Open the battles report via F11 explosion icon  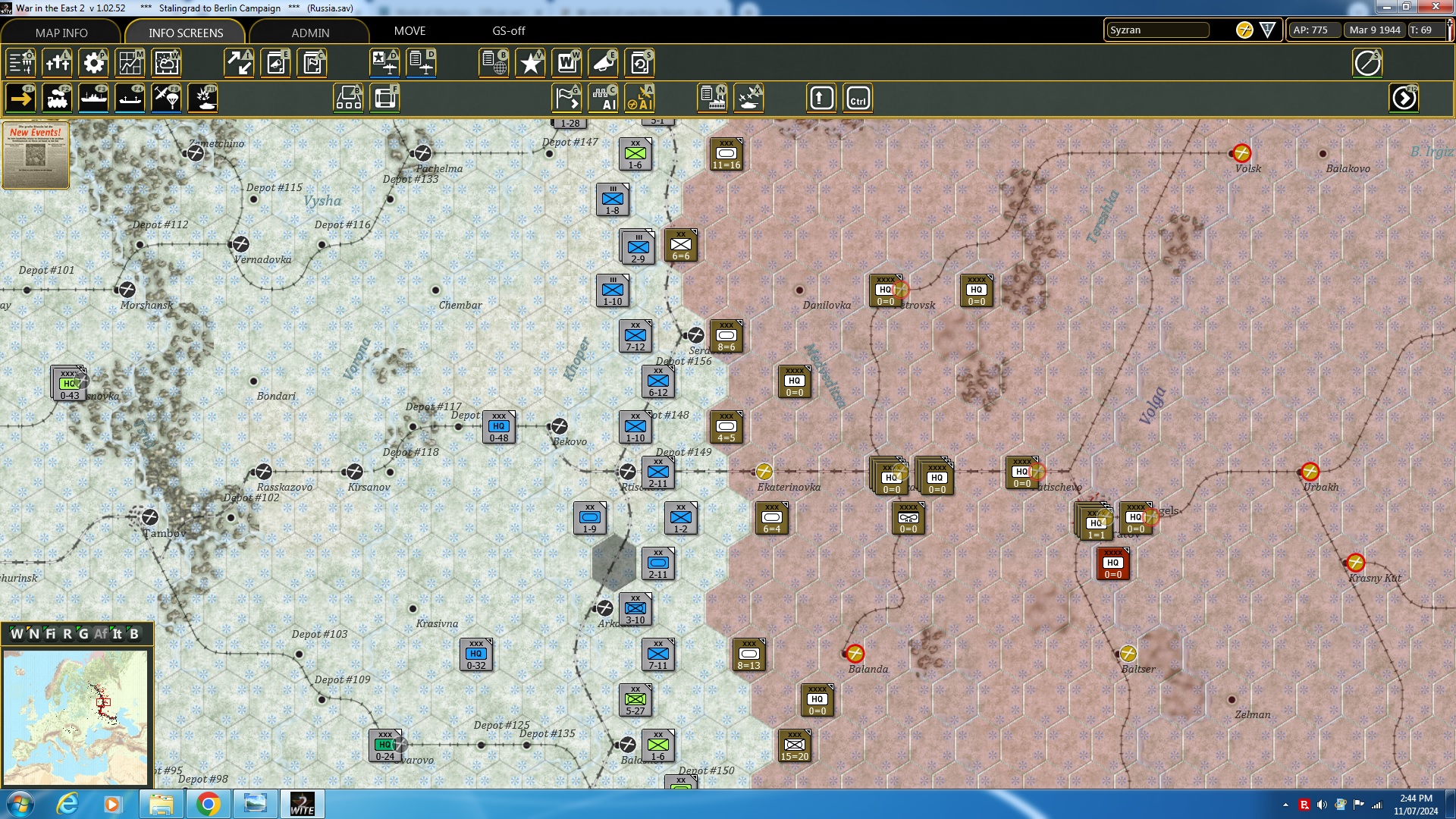click(202, 98)
